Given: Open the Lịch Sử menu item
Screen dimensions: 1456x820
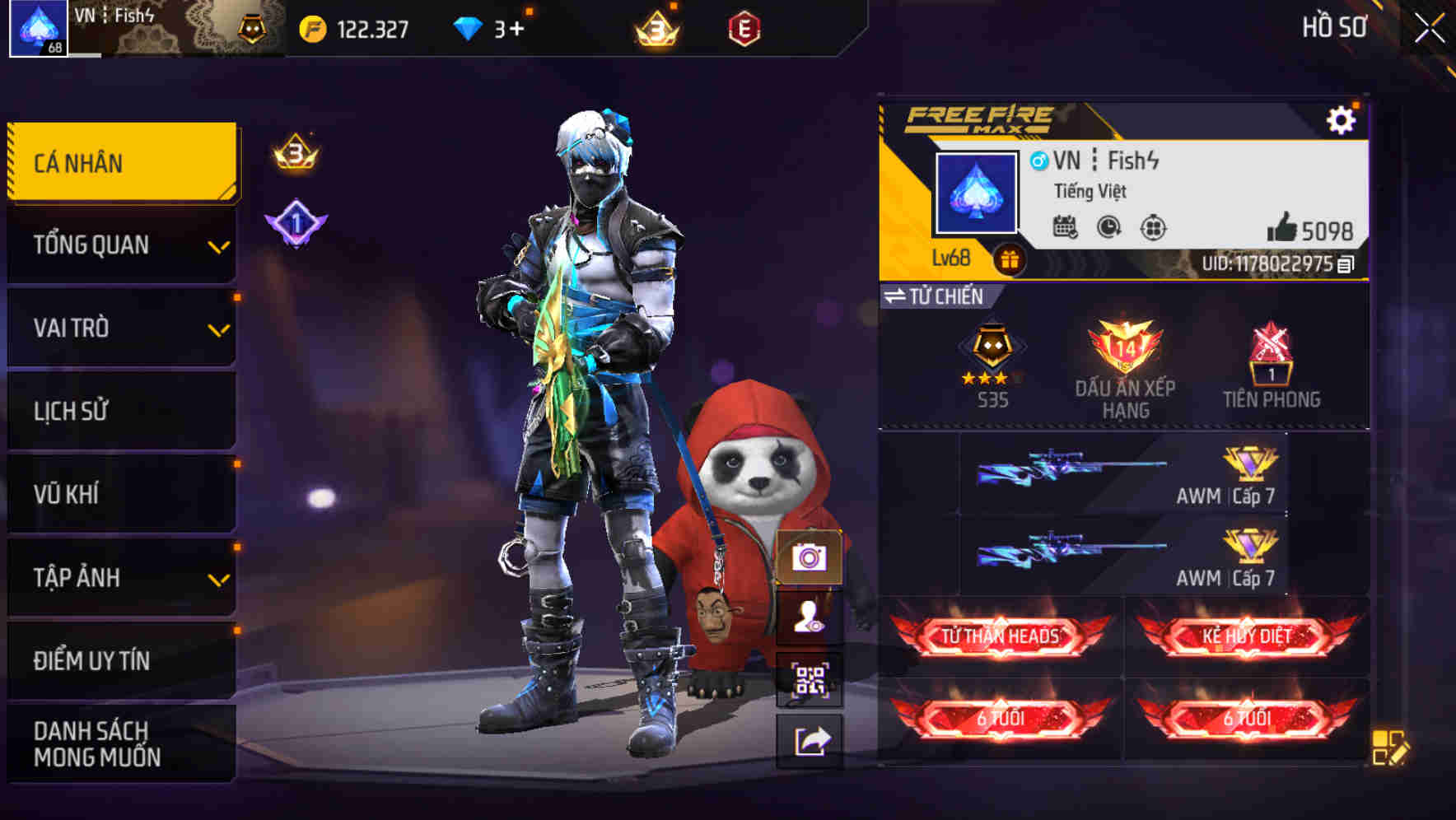Looking at the screenshot, I should coord(120,411).
